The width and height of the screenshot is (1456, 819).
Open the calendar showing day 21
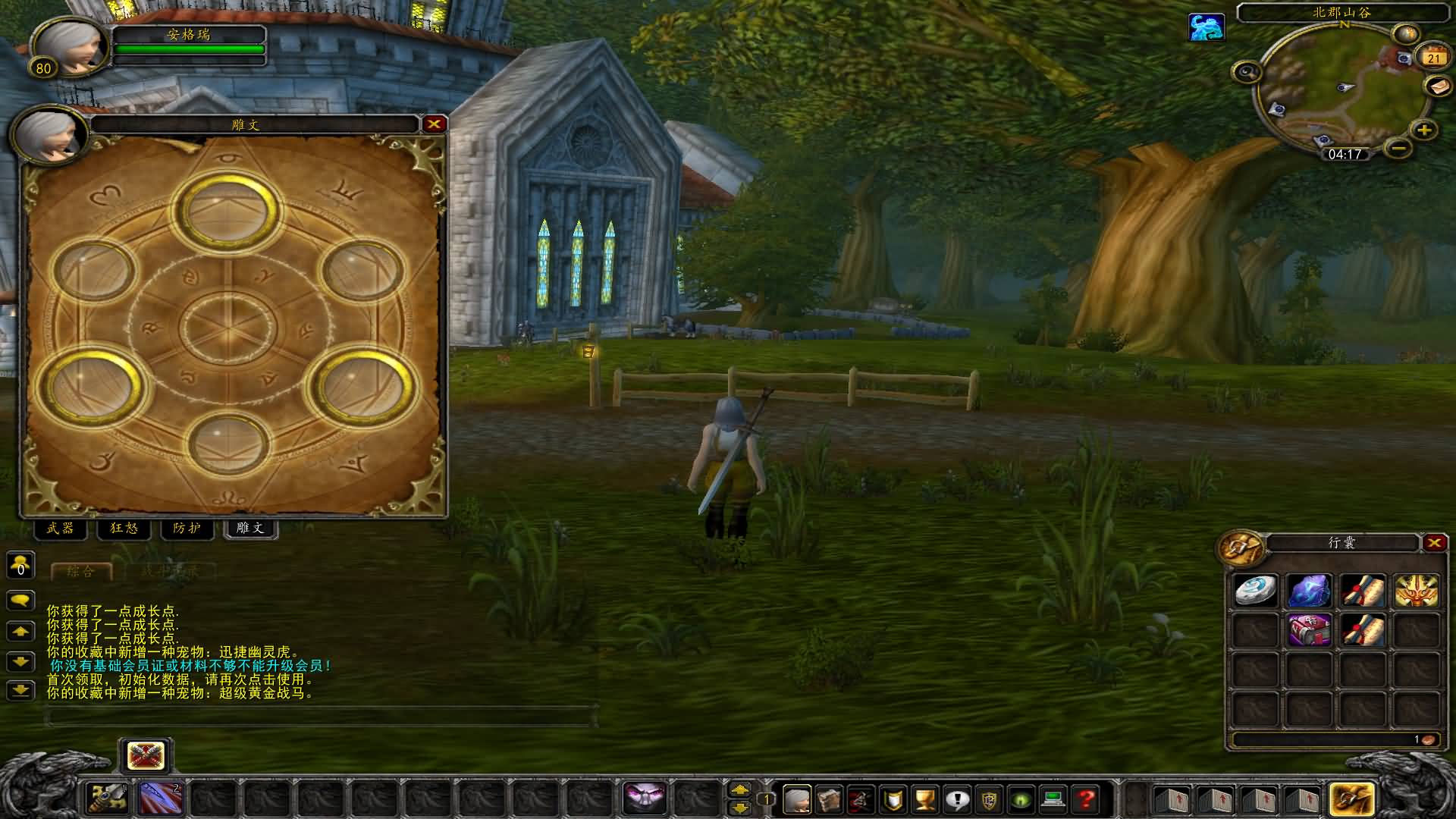point(1432,58)
